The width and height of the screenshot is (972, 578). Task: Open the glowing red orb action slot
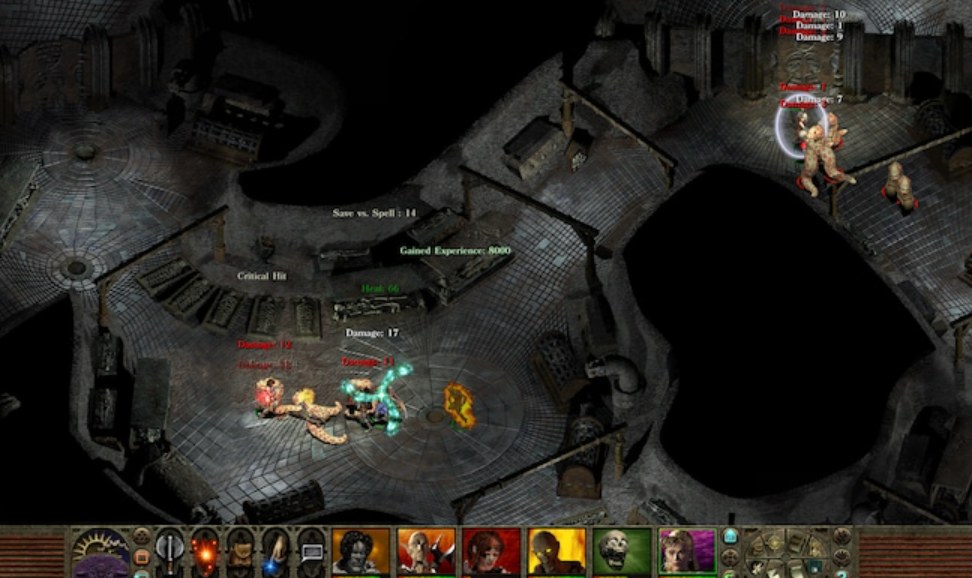pyautogui.click(x=205, y=551)
